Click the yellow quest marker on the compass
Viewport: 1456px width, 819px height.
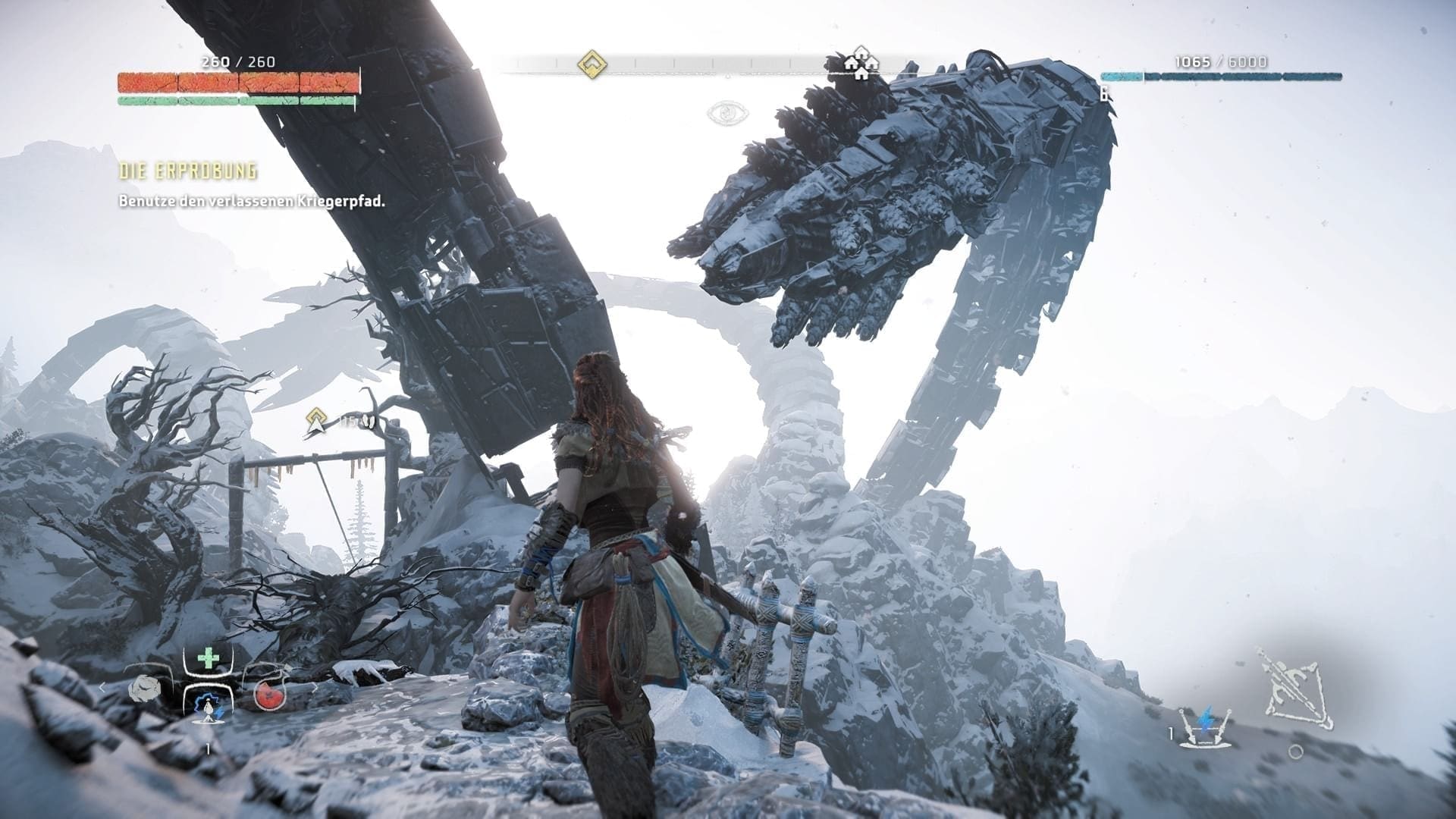click(591, 64)
